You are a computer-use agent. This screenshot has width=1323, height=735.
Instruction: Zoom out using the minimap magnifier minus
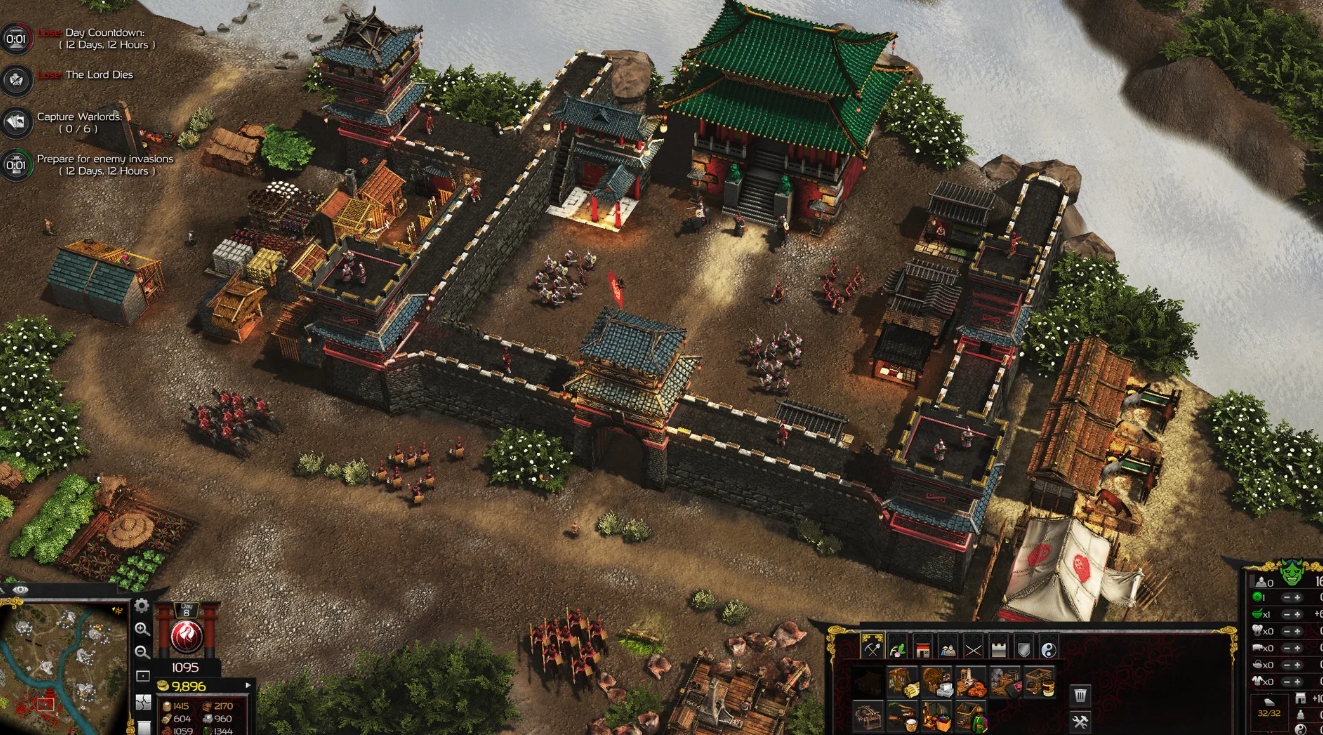pyautogui.click(x=142, y=652)
